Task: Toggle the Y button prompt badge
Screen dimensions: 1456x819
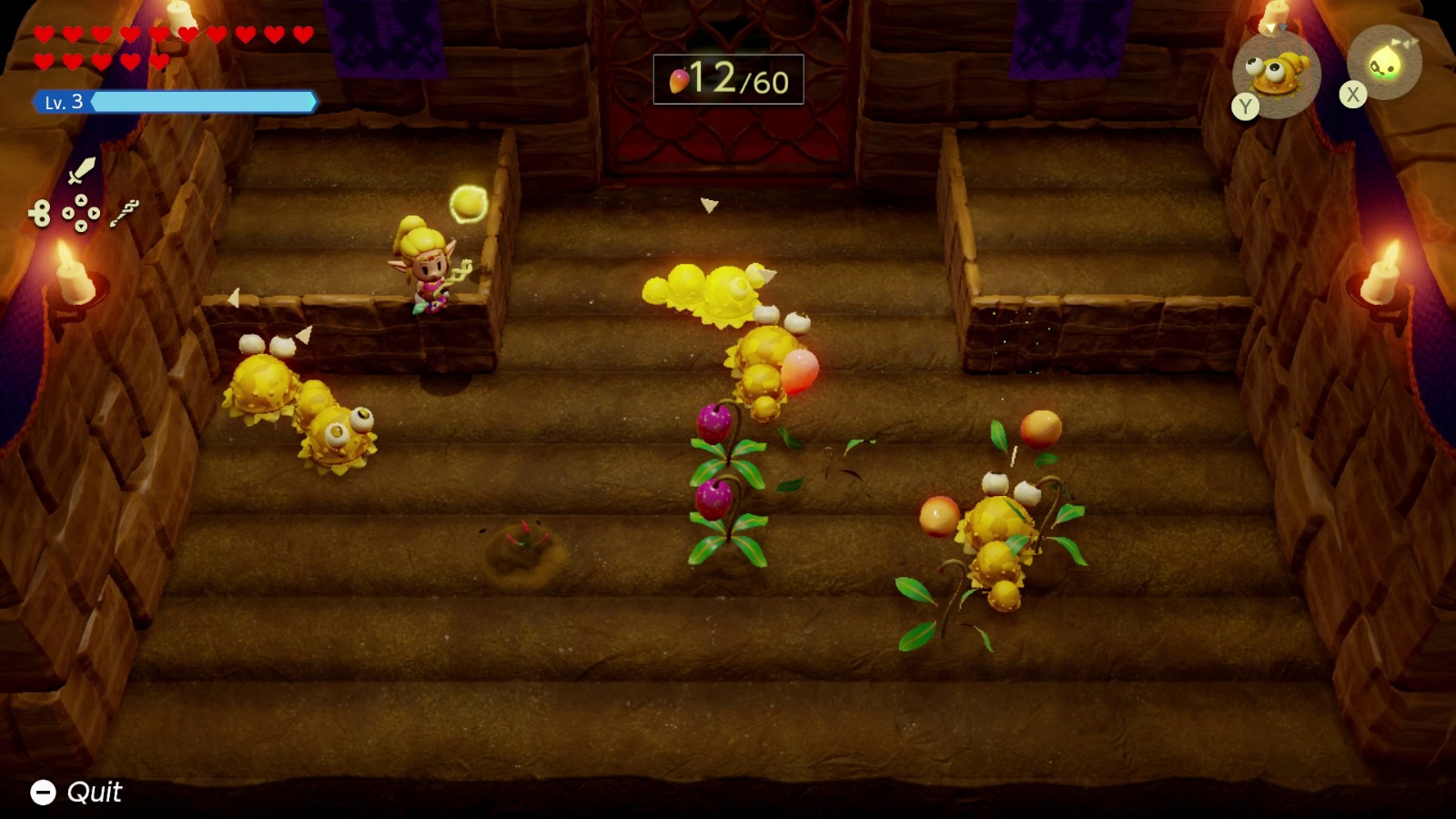Action: [1245, 106]
